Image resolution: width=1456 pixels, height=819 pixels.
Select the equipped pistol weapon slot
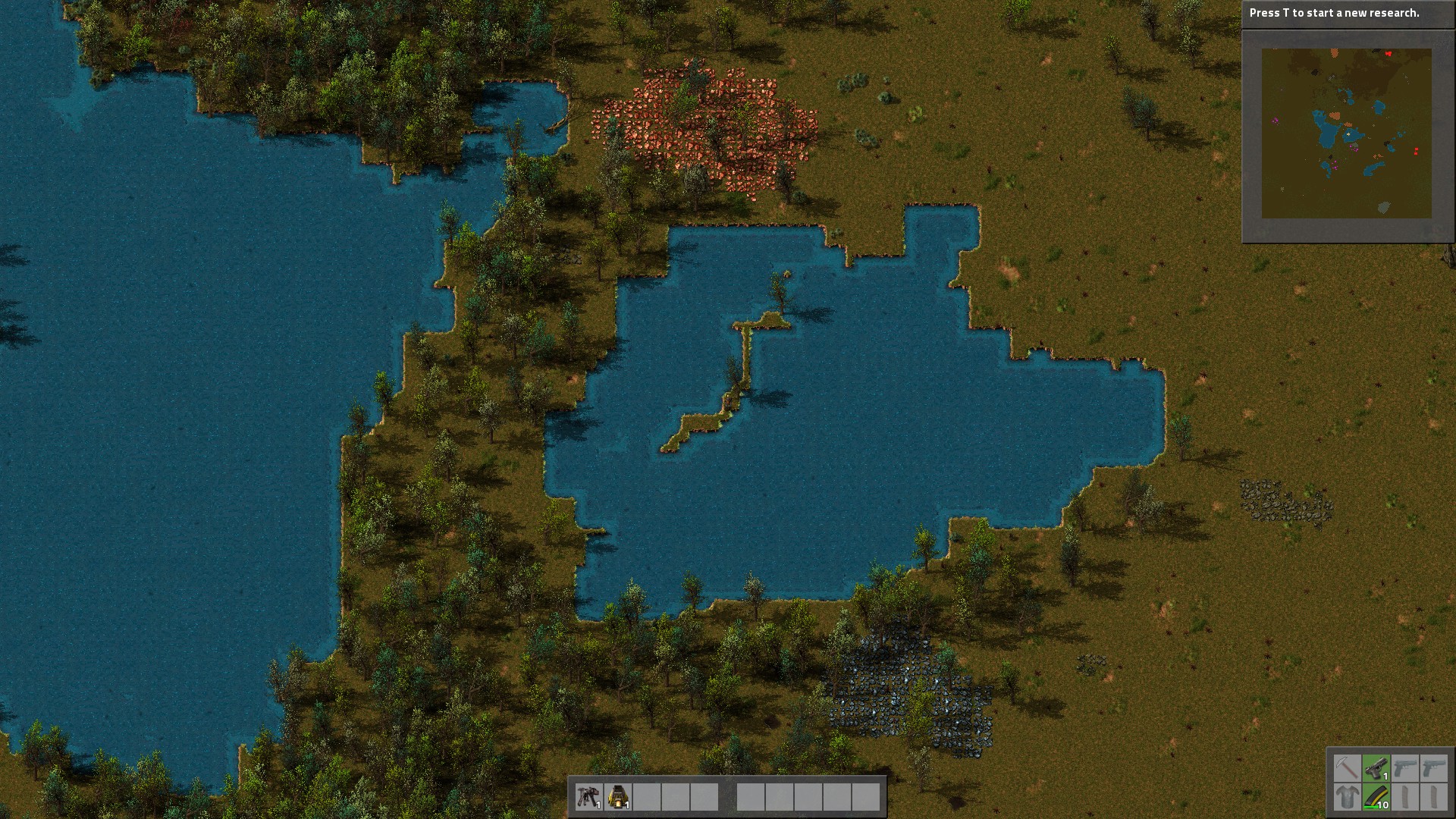coord(1376,768)
